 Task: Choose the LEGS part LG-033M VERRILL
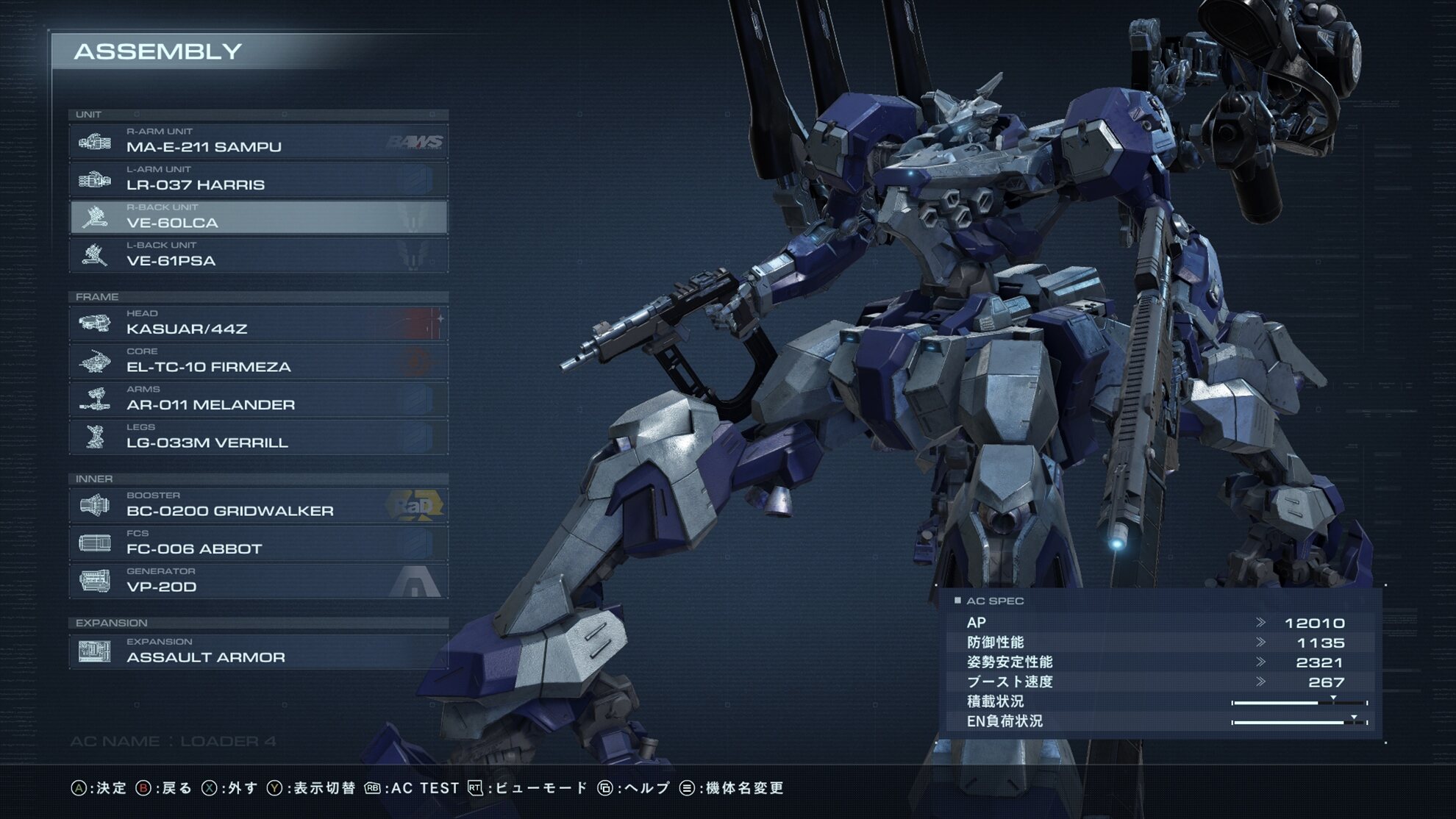tap(258, 437)
